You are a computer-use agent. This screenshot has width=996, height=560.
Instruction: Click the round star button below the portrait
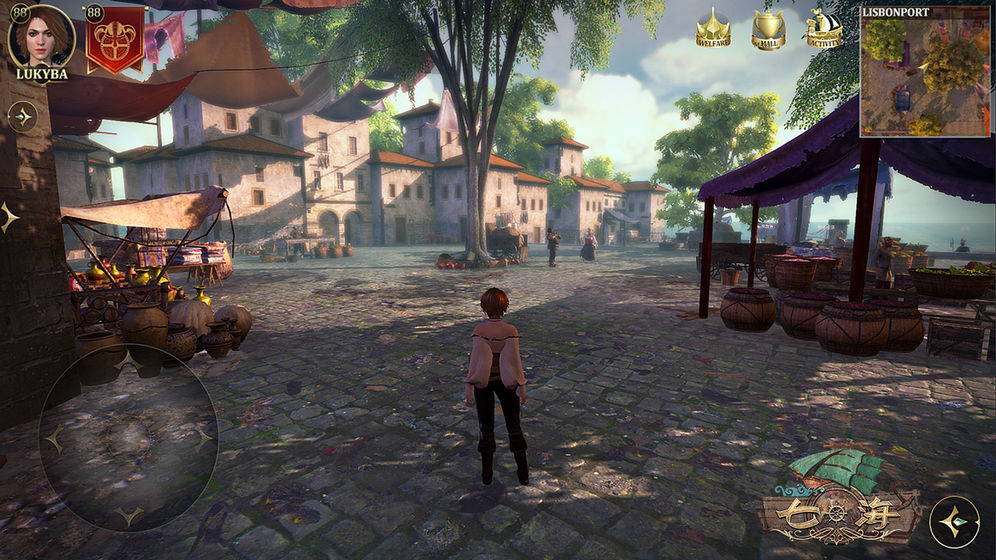(x=22, y=116)
